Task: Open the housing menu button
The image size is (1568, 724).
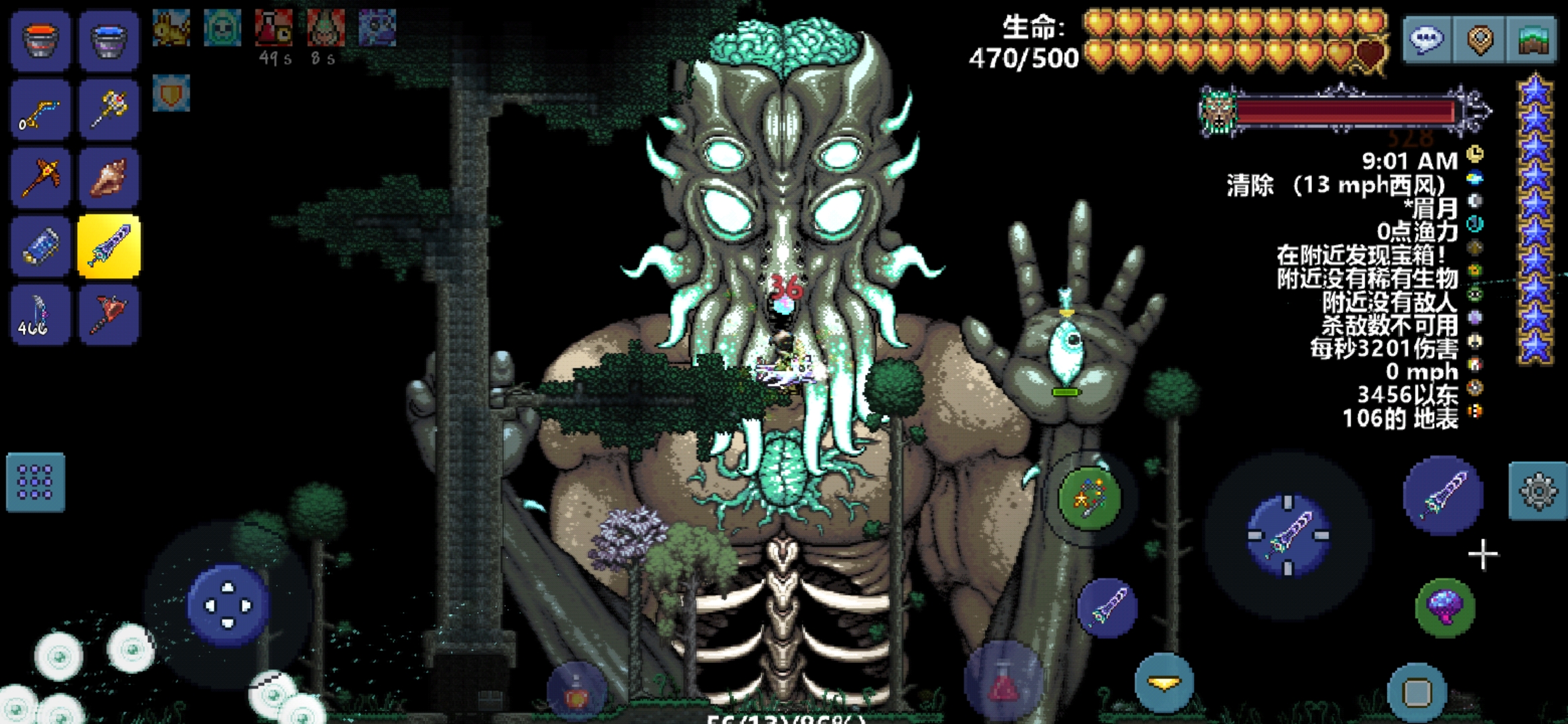Action: (x=1532, y=40)
